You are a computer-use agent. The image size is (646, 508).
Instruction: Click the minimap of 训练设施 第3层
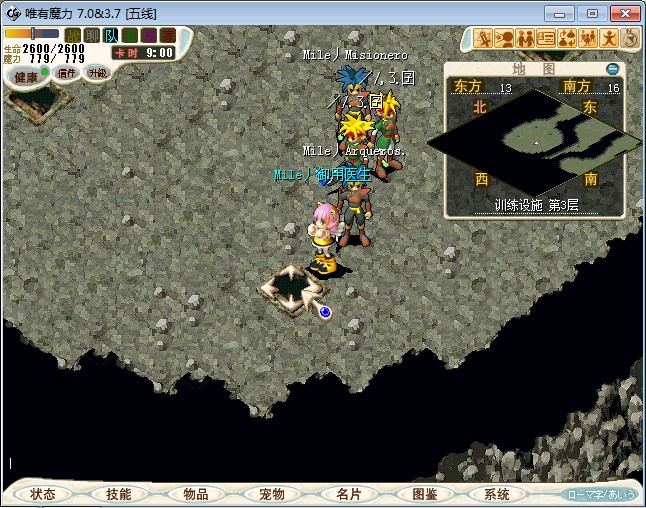tap(535, 140)
